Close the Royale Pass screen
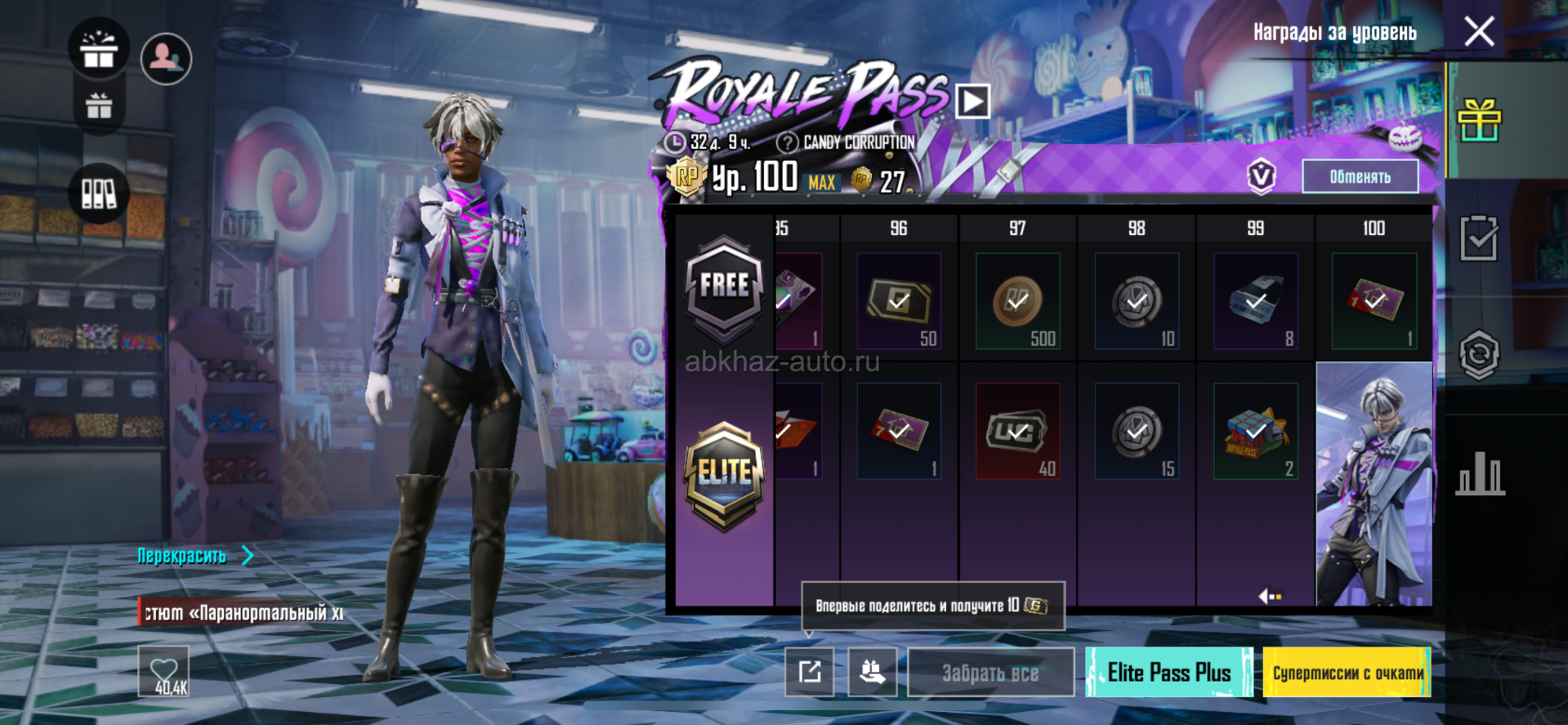Screen dimensions: 1568x725 (1479, 33)
